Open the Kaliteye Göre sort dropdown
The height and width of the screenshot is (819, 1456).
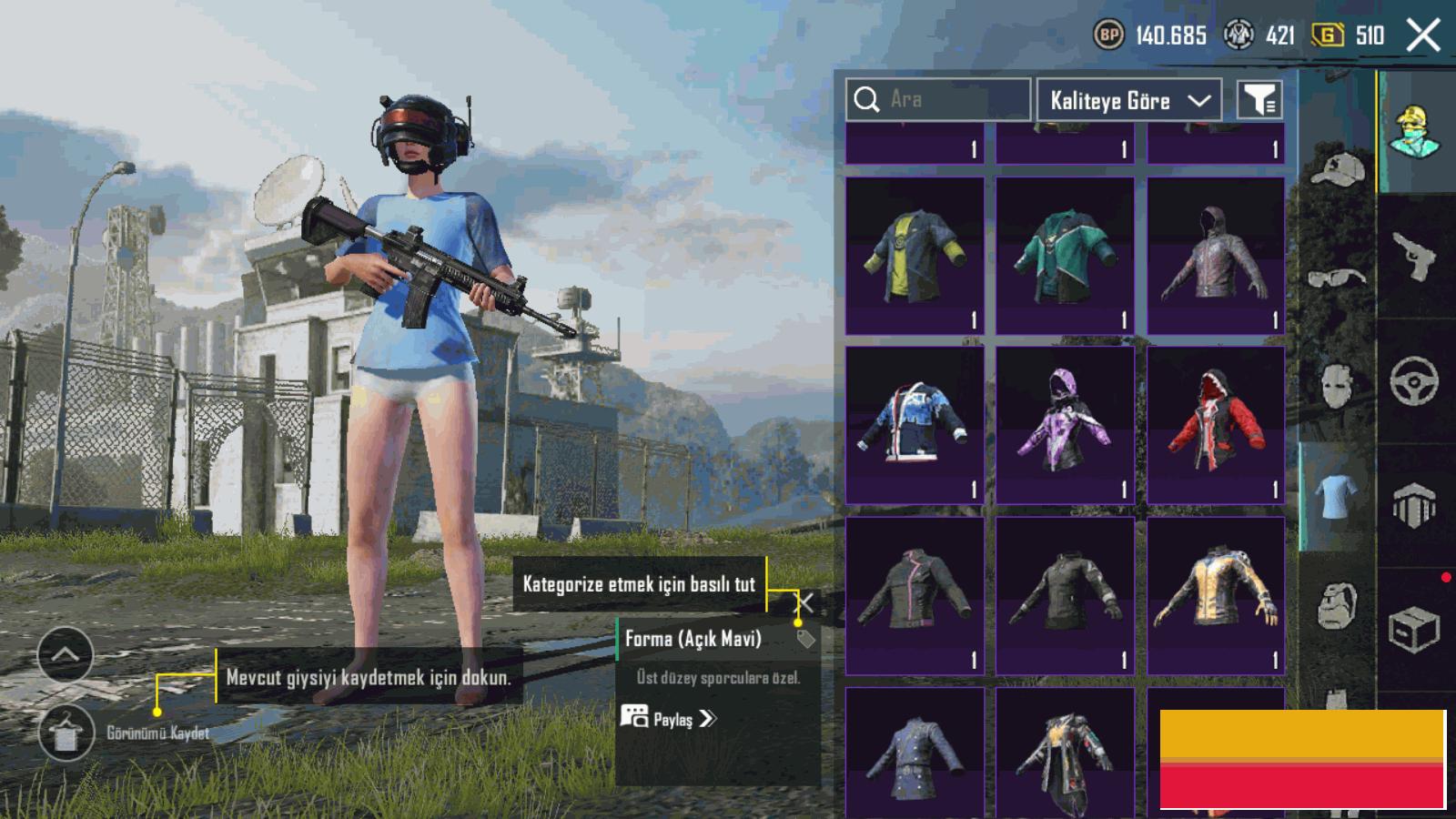pyautogui.click(x=1129, y=100)
